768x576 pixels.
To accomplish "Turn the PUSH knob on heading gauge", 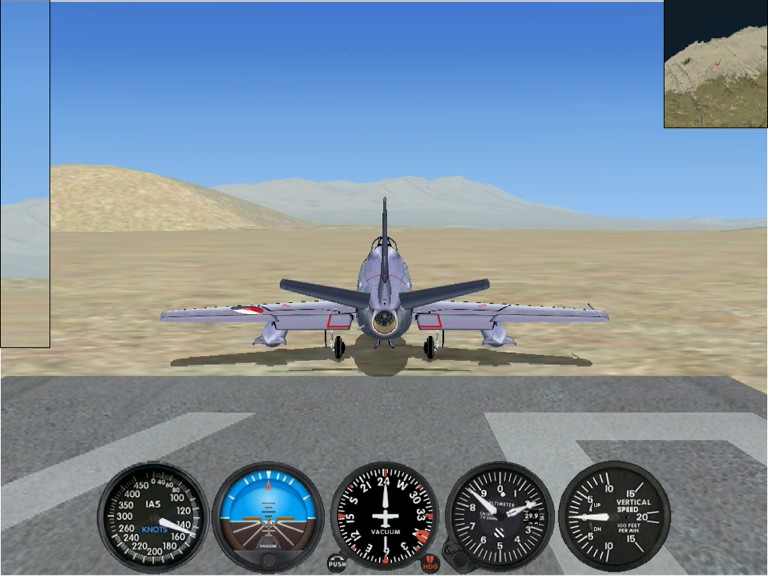I will pos(337,563).
